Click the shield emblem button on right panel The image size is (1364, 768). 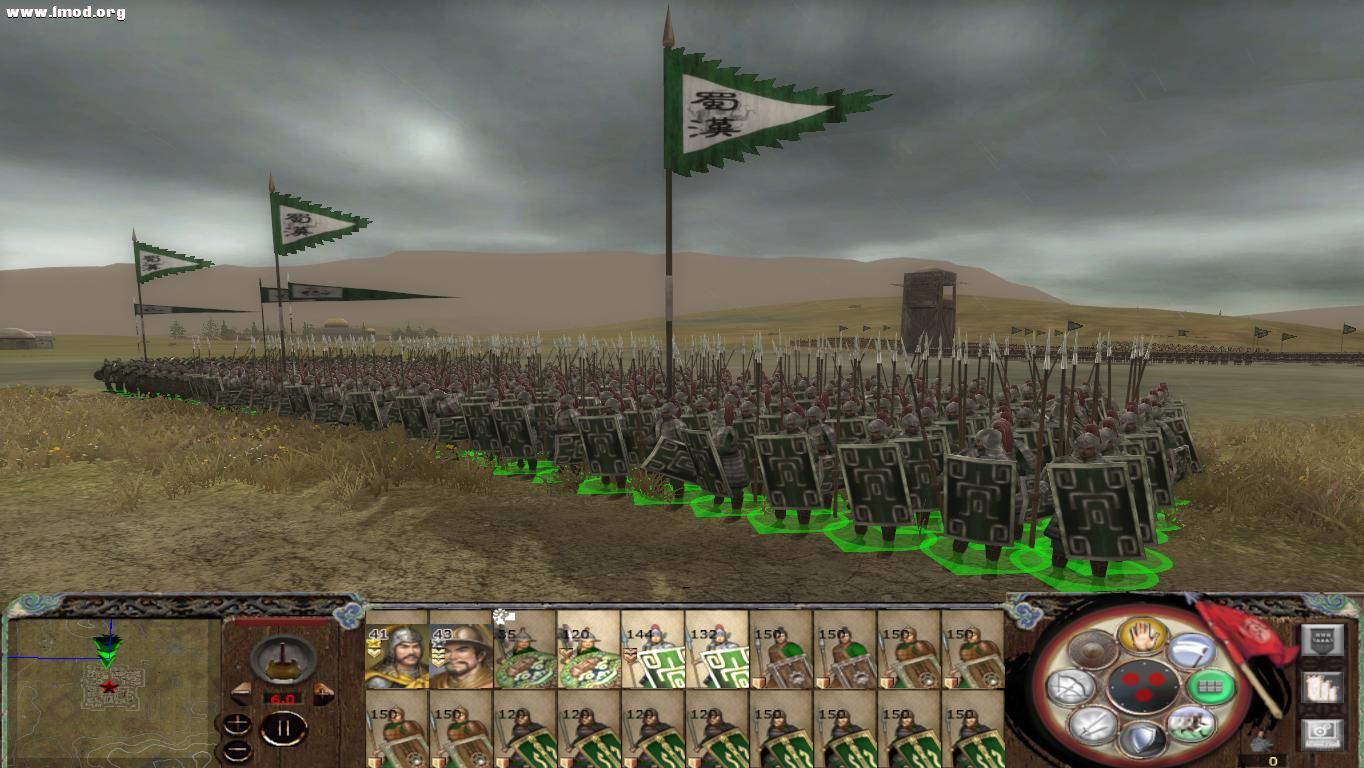(x=1323, y=639)
